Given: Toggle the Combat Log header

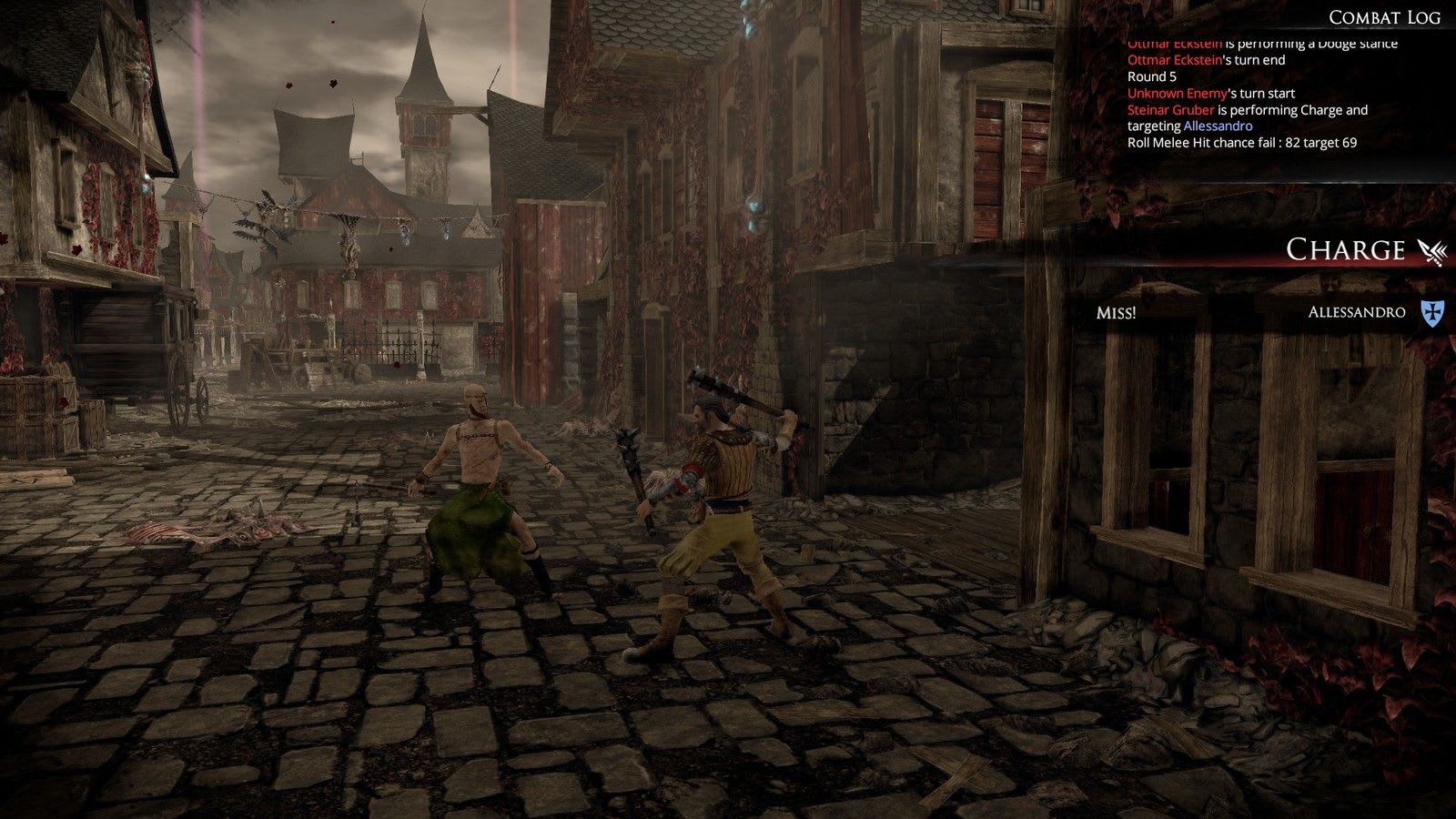Looking at the screenshot, I should (x=1383, y=17).
